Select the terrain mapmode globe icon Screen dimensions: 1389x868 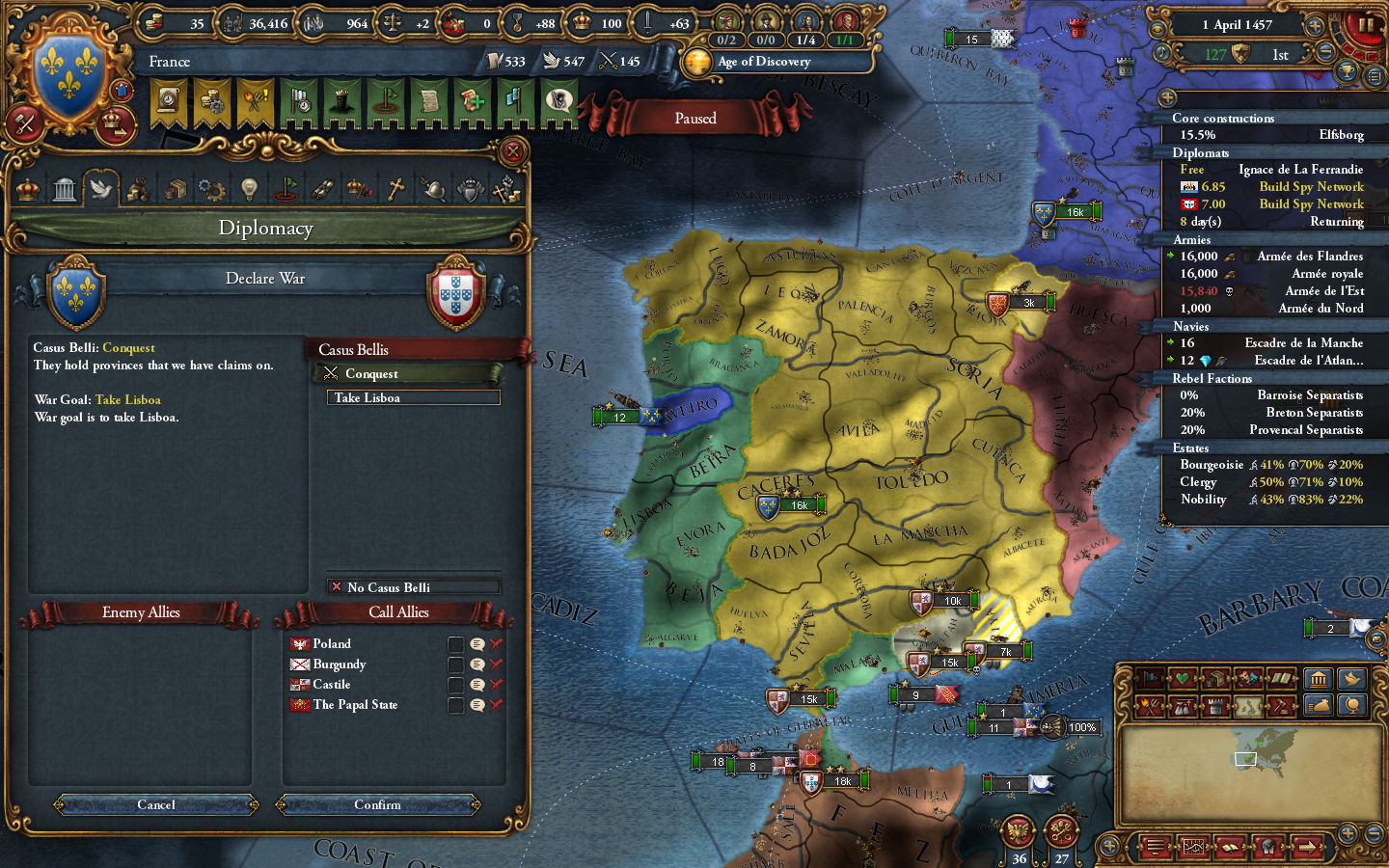[x=1352, y=705]
